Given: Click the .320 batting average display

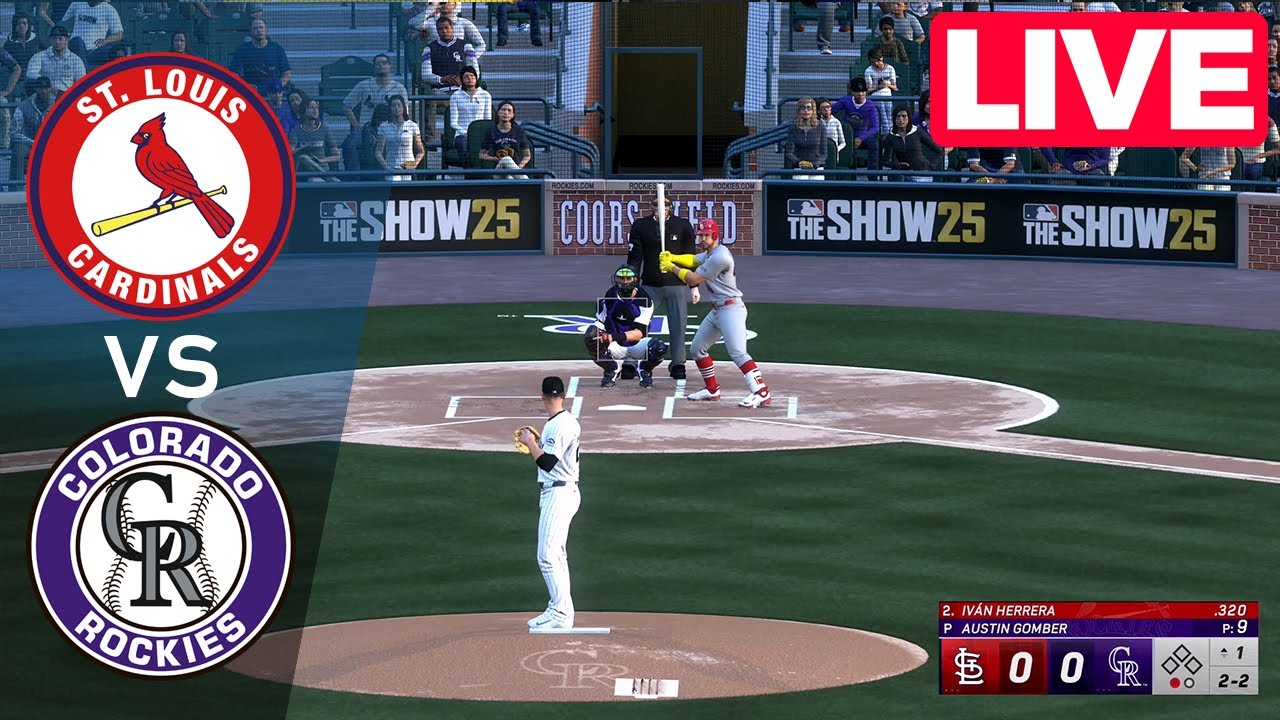Looking at the screenshot, I should pos(1229,610).
